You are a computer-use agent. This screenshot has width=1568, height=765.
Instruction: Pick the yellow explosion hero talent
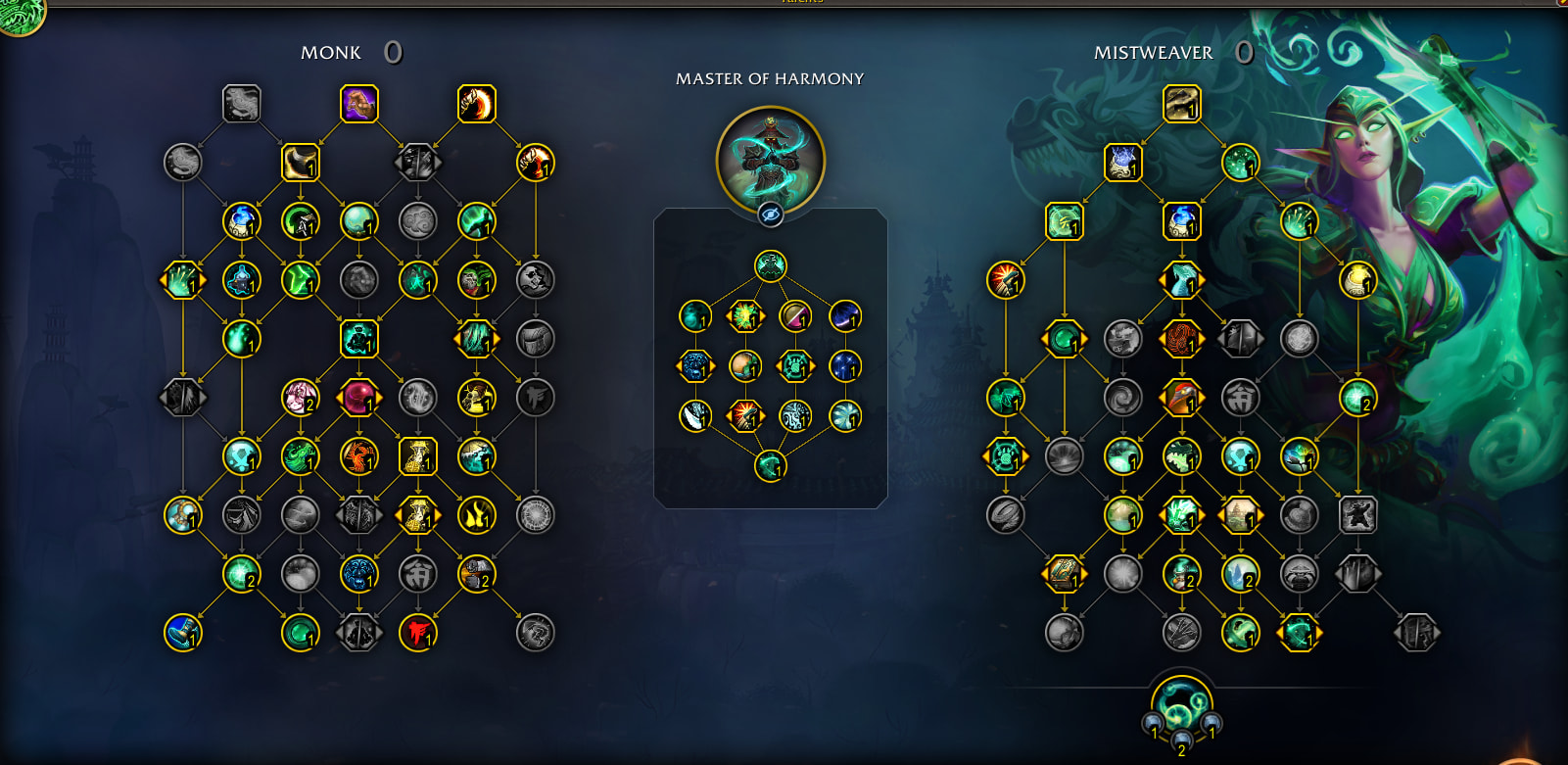click(x=745, y=316)
